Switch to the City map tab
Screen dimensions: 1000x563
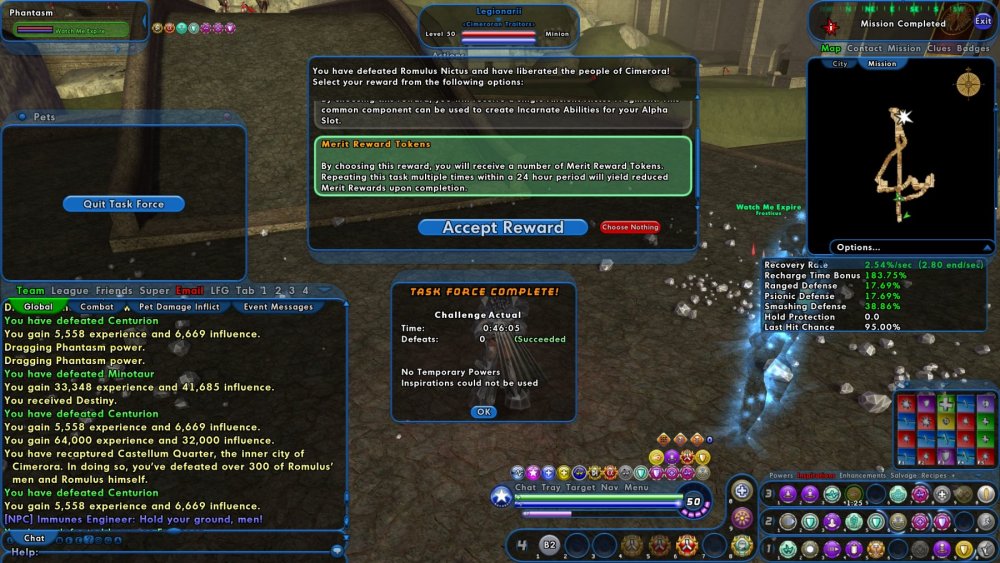tap(838, 63)
